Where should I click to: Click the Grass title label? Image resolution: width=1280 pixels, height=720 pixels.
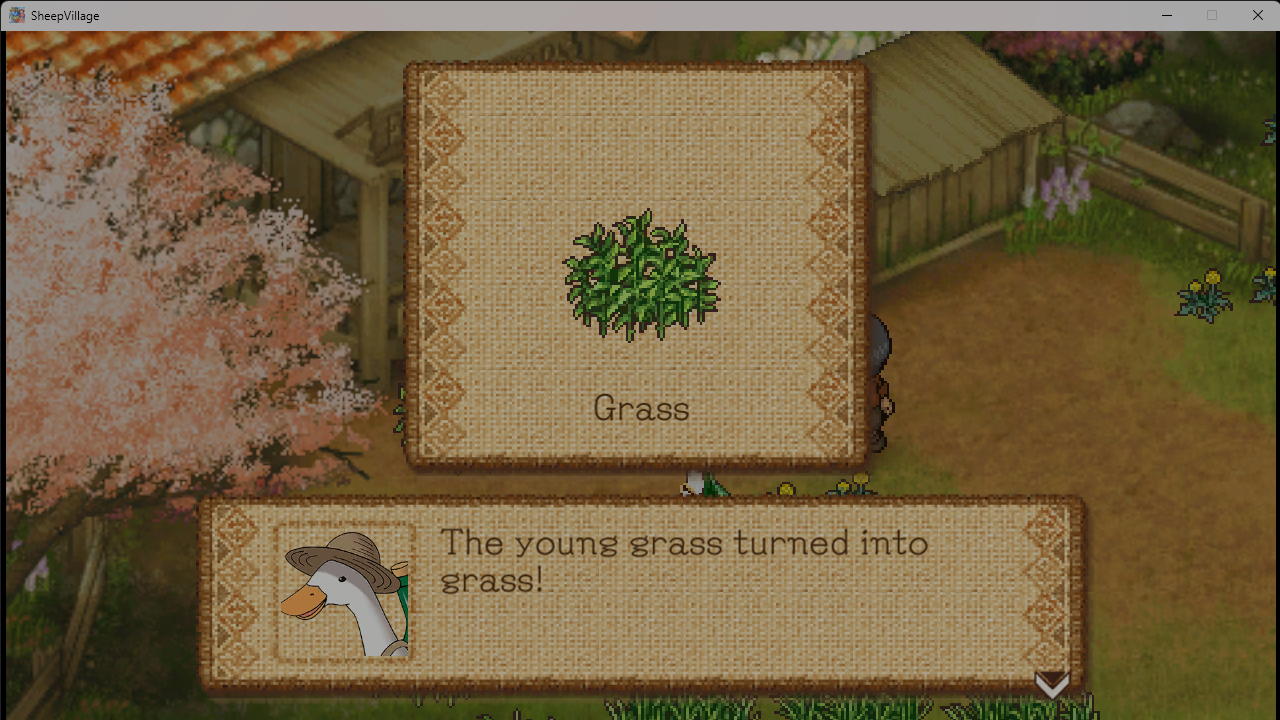tap(641, 408)
